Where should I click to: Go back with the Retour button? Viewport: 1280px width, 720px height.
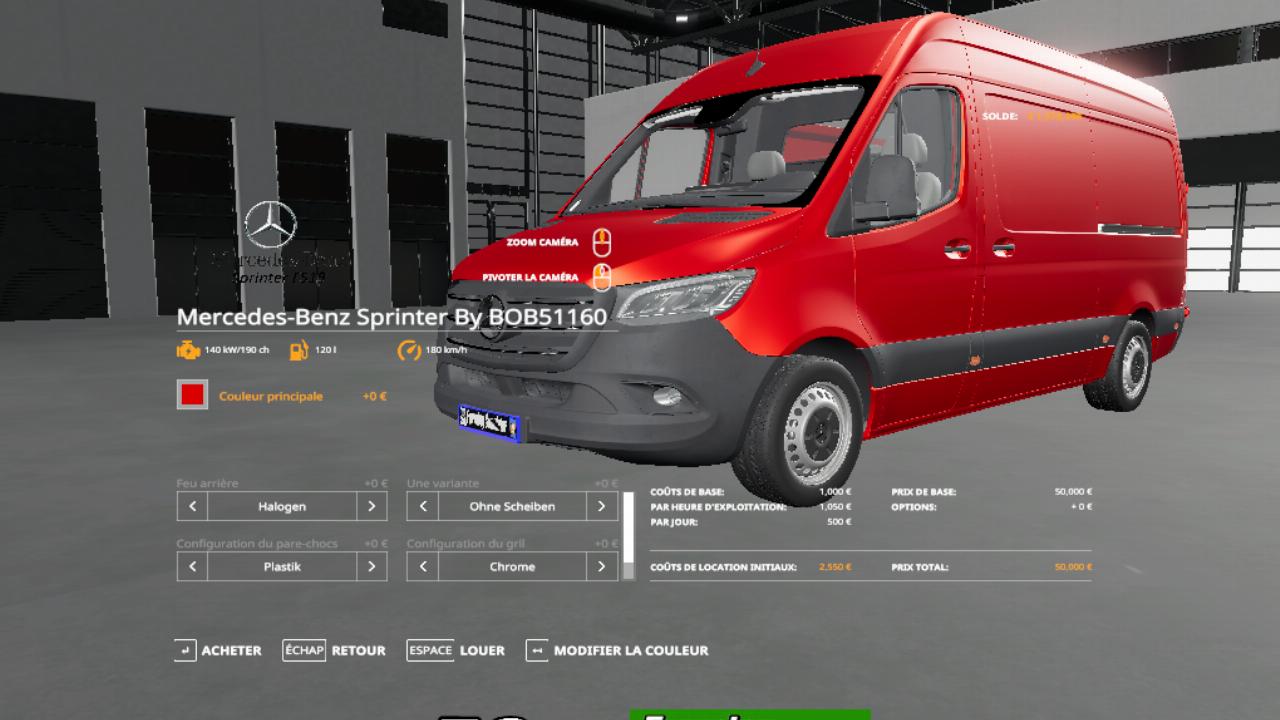[x=334, y=650]
